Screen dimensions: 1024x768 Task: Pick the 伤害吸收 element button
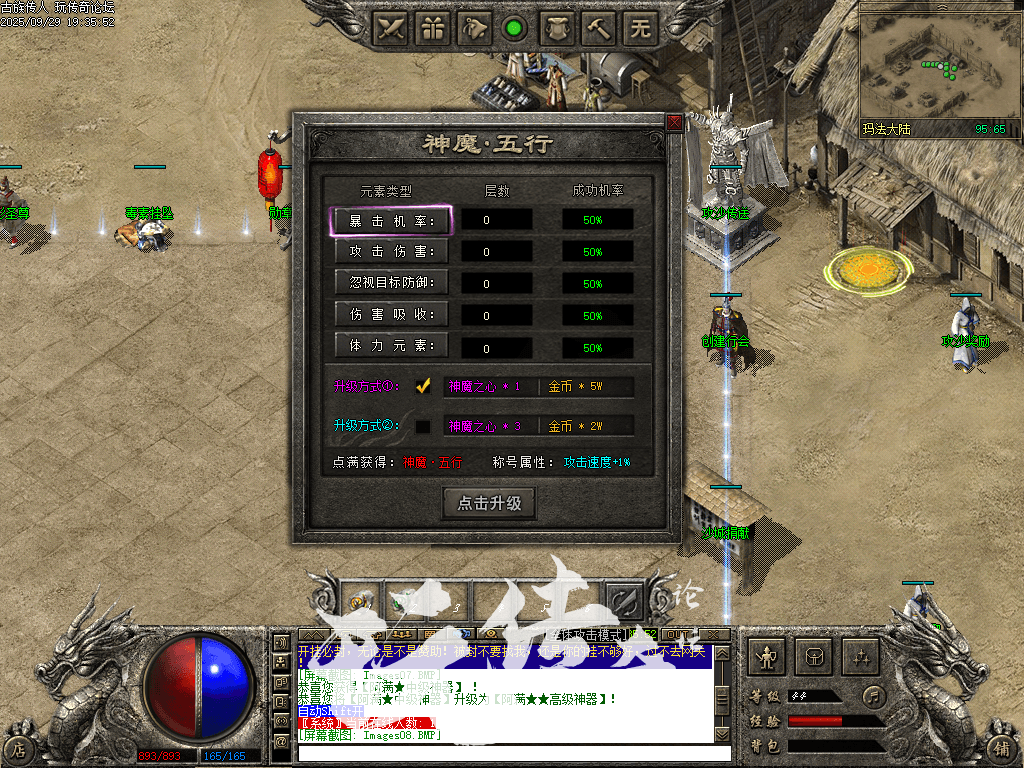pos(391,315)
